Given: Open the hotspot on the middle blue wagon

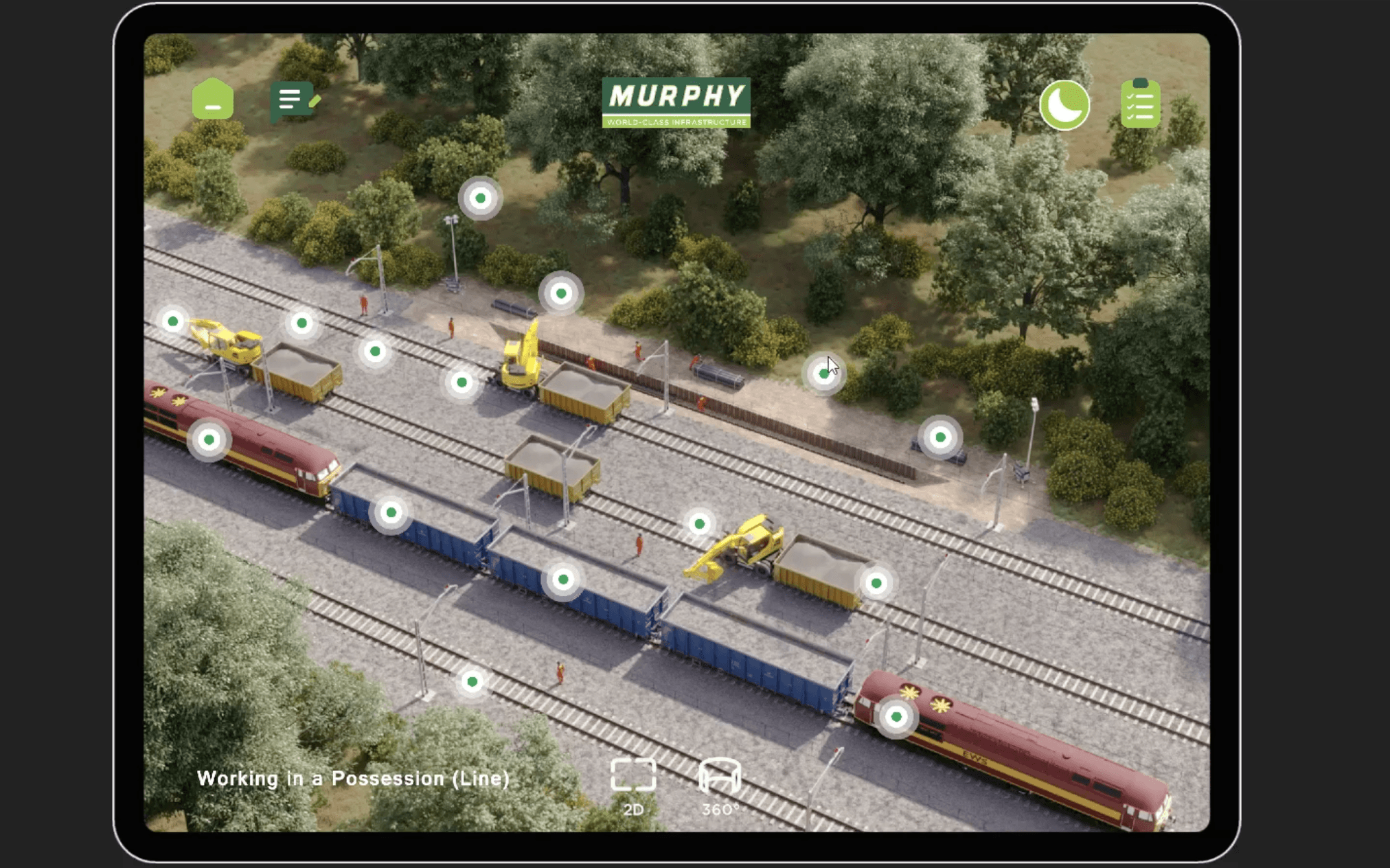Looking at the screenshot, I should (x=563, y=580).
